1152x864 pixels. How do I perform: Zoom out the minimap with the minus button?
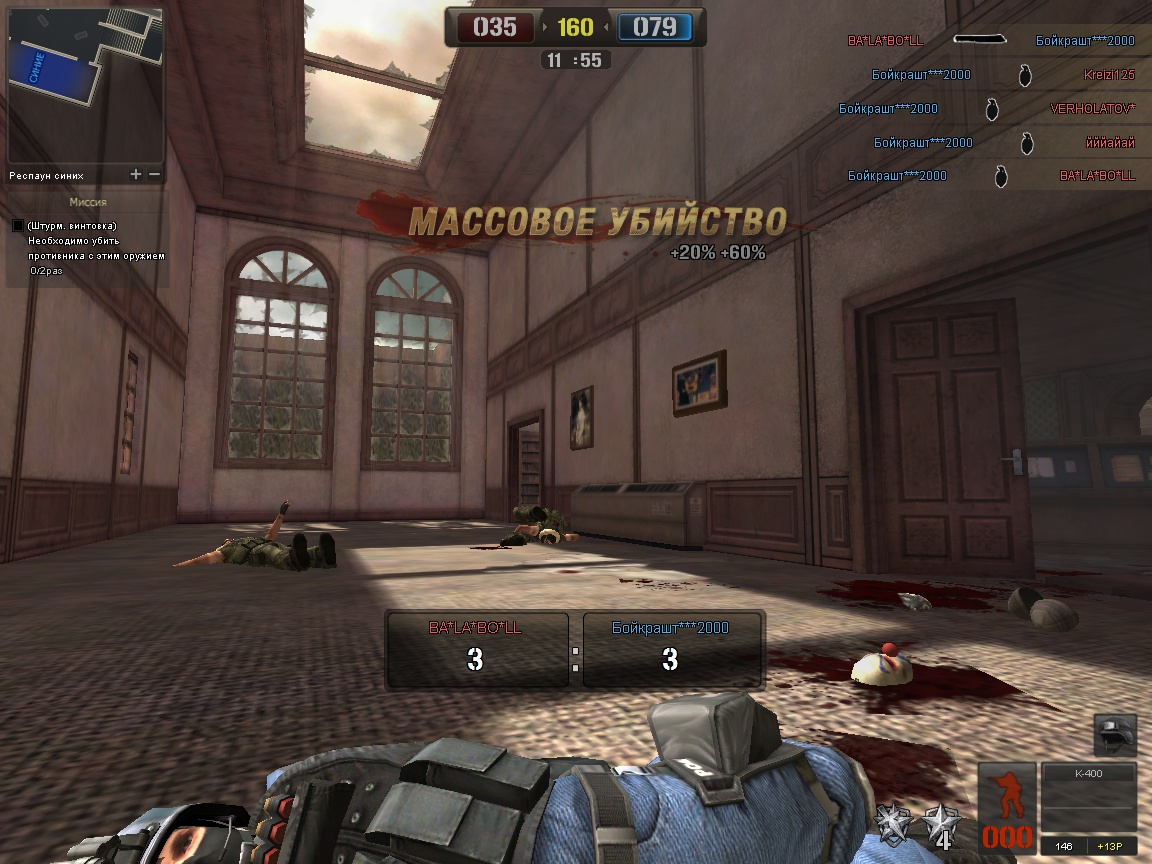154,174
